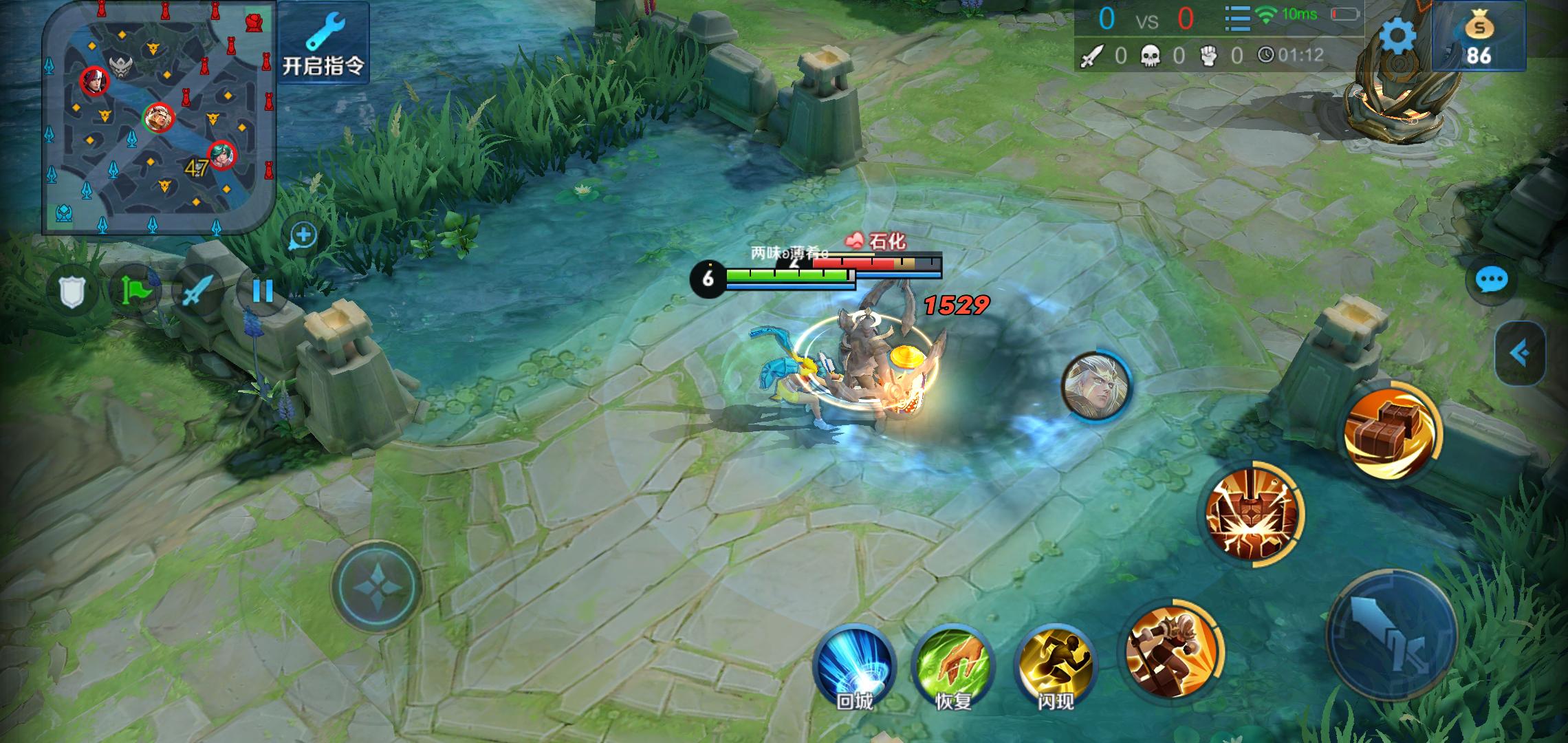Open the gold coin shop

click(x=1479, y=38)
